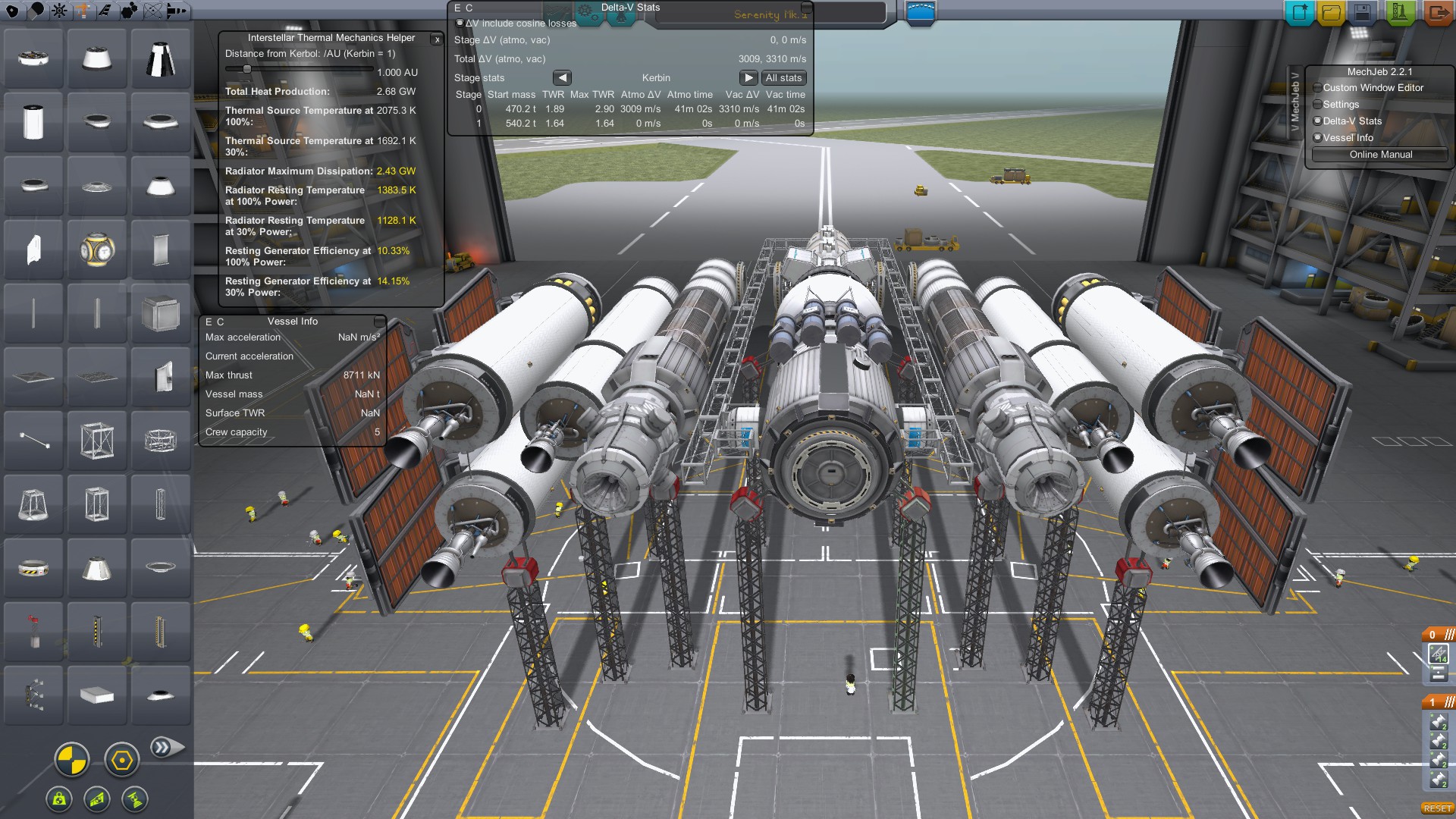Exit the editor with the orange button
Image resolution: width=1456 pixels, height=819 pixels.
click(1437, 12)
